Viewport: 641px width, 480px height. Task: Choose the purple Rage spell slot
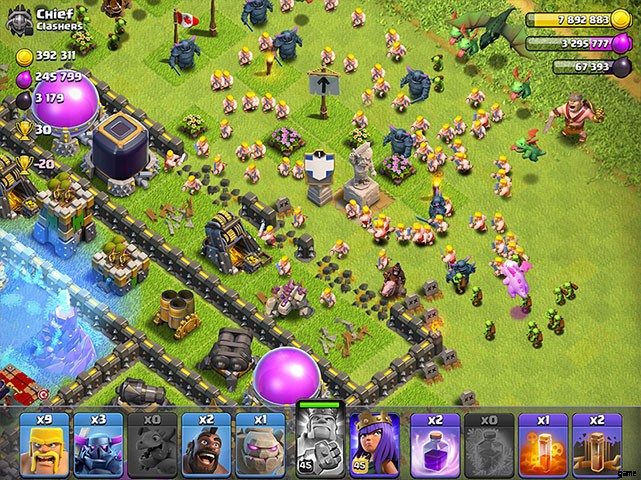point(435,443)
